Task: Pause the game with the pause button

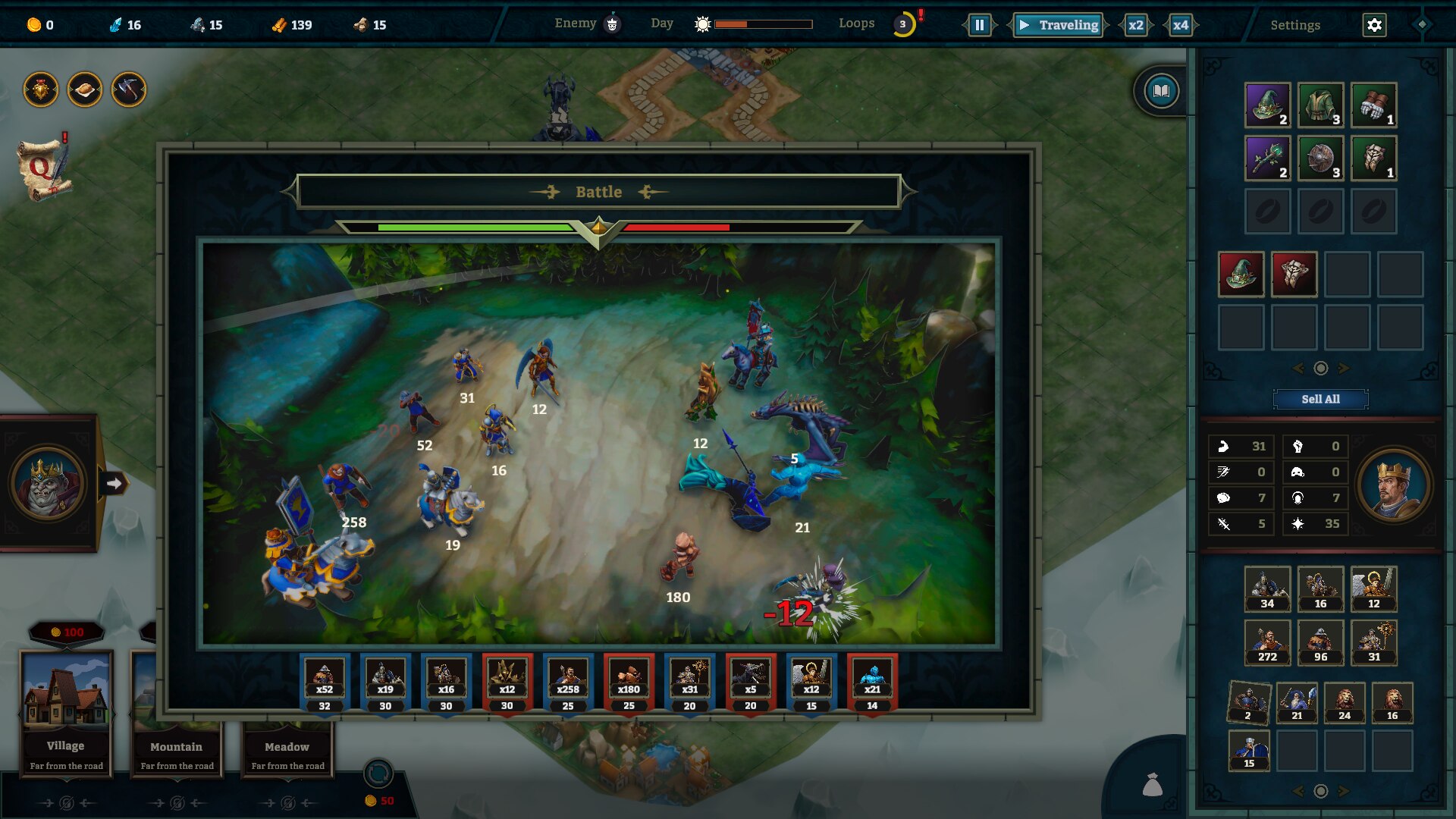Action: 979,25
